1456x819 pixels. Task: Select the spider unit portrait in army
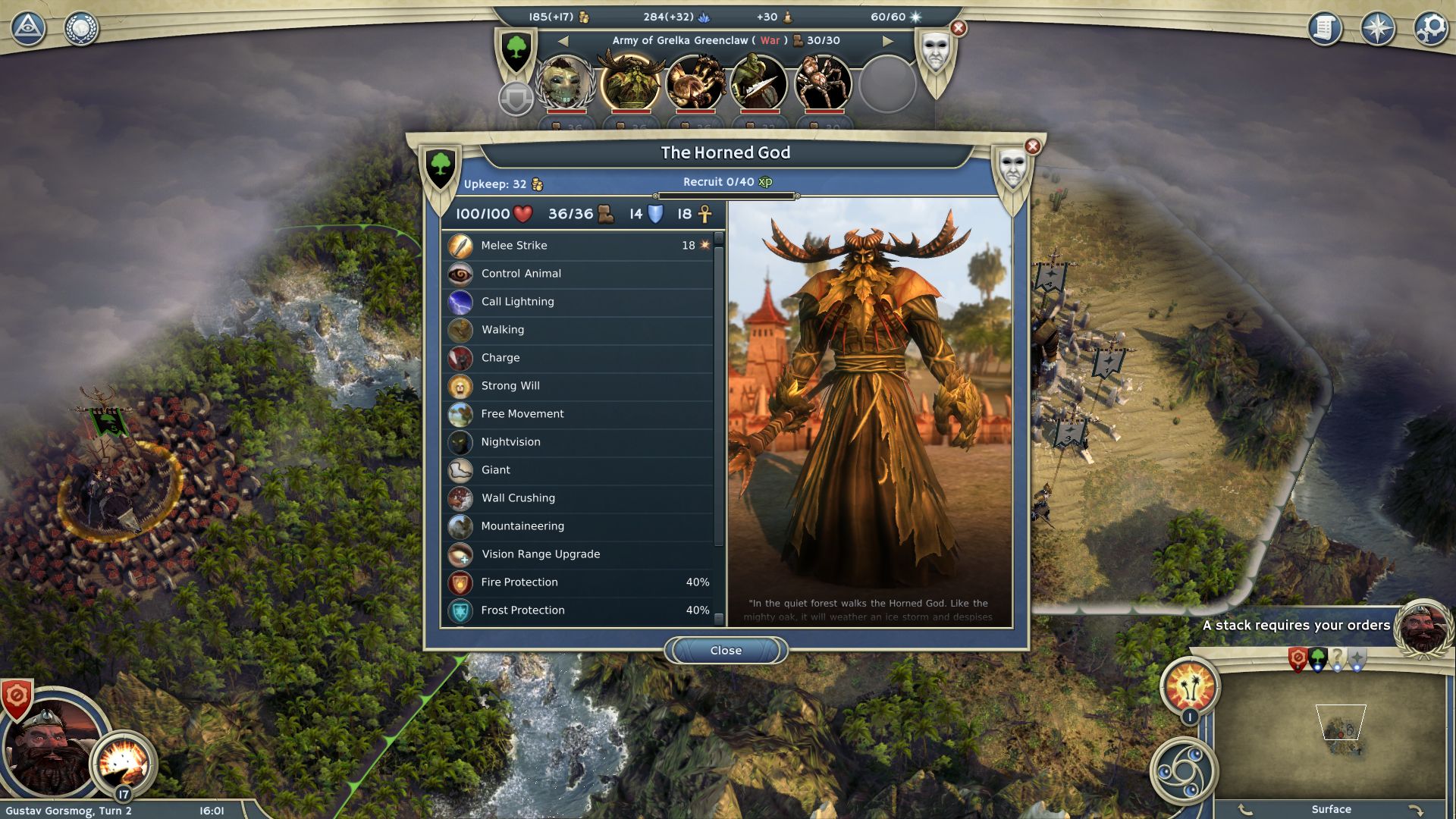click(x=823, y=83)
